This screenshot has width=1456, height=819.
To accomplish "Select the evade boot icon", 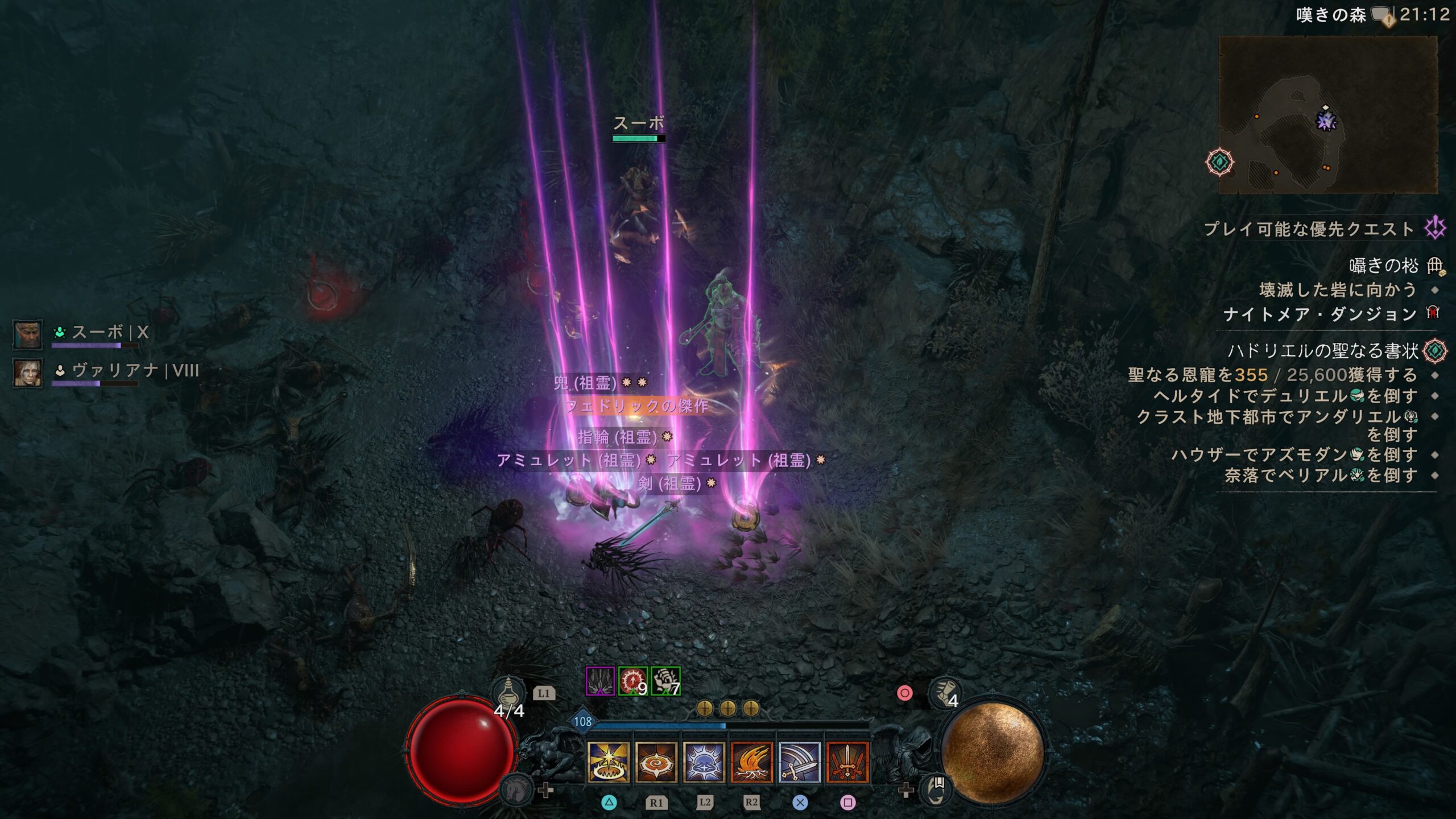I will coord(944,693).
